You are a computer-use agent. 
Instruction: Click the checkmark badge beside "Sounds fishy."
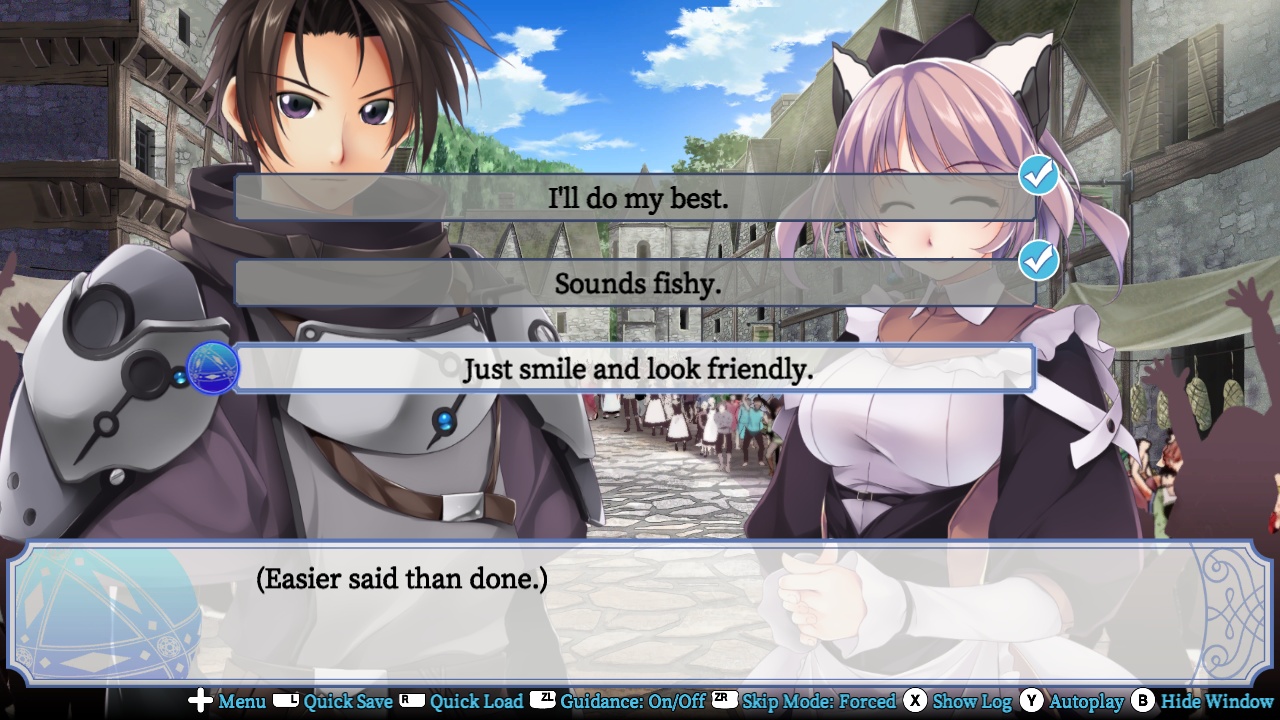coord(1038,259)
